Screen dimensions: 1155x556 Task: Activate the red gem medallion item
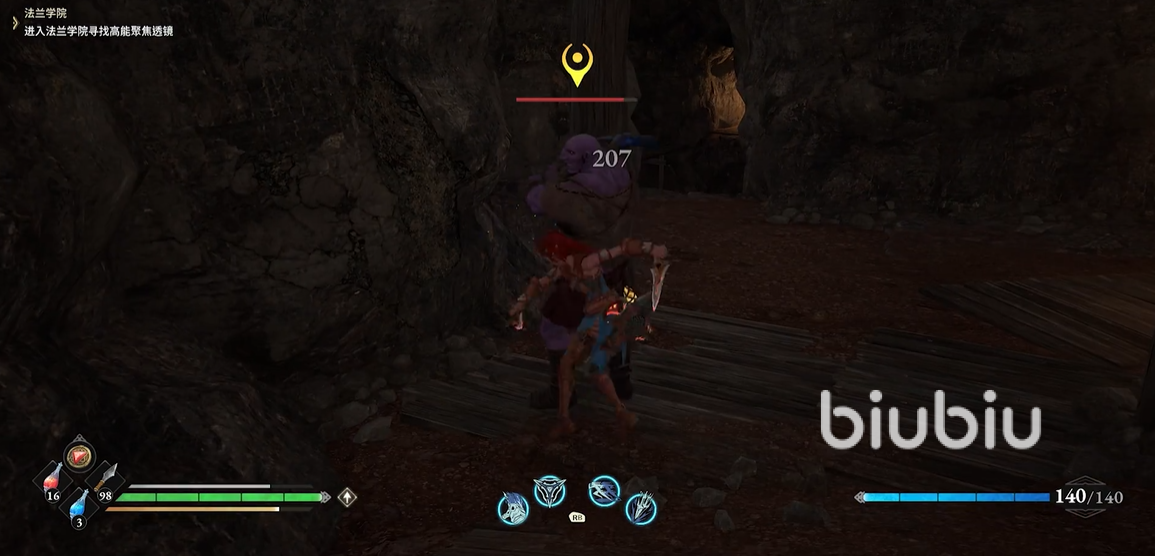(80, 456)
